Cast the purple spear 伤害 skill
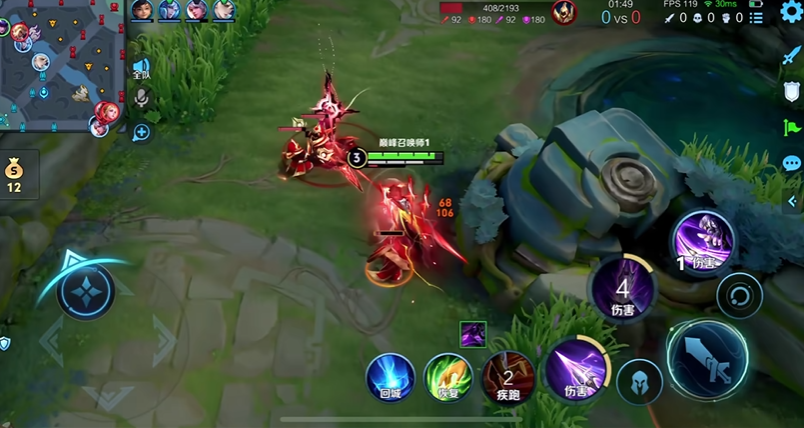 (573, 367)
